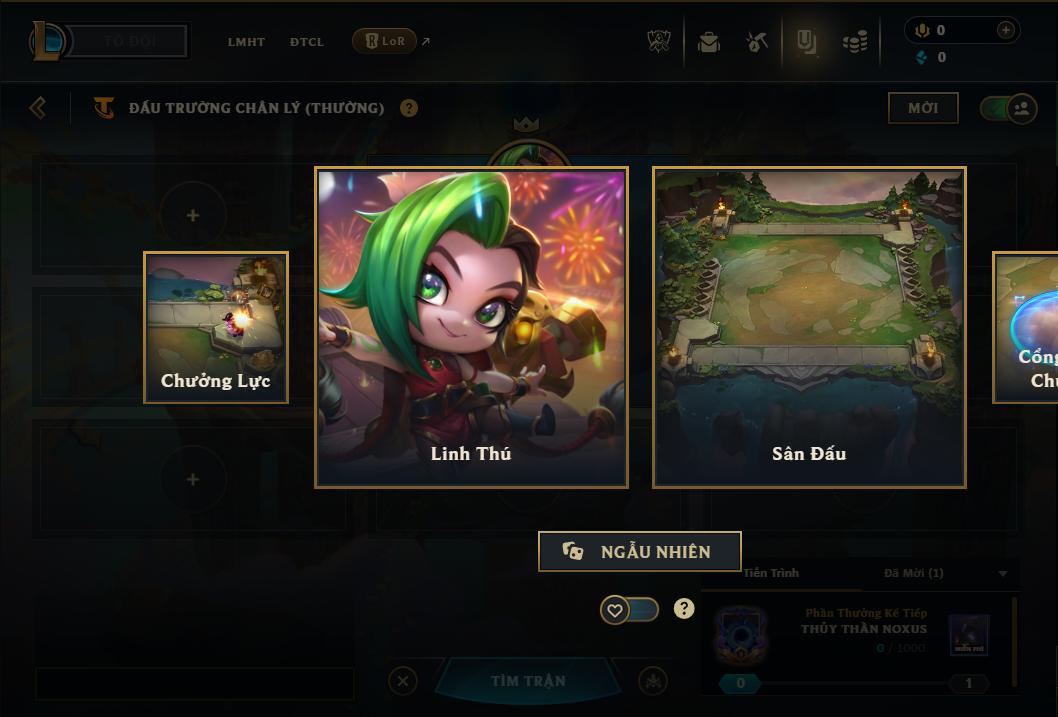Expand the Đã Mời invited list

point(1003,574)
